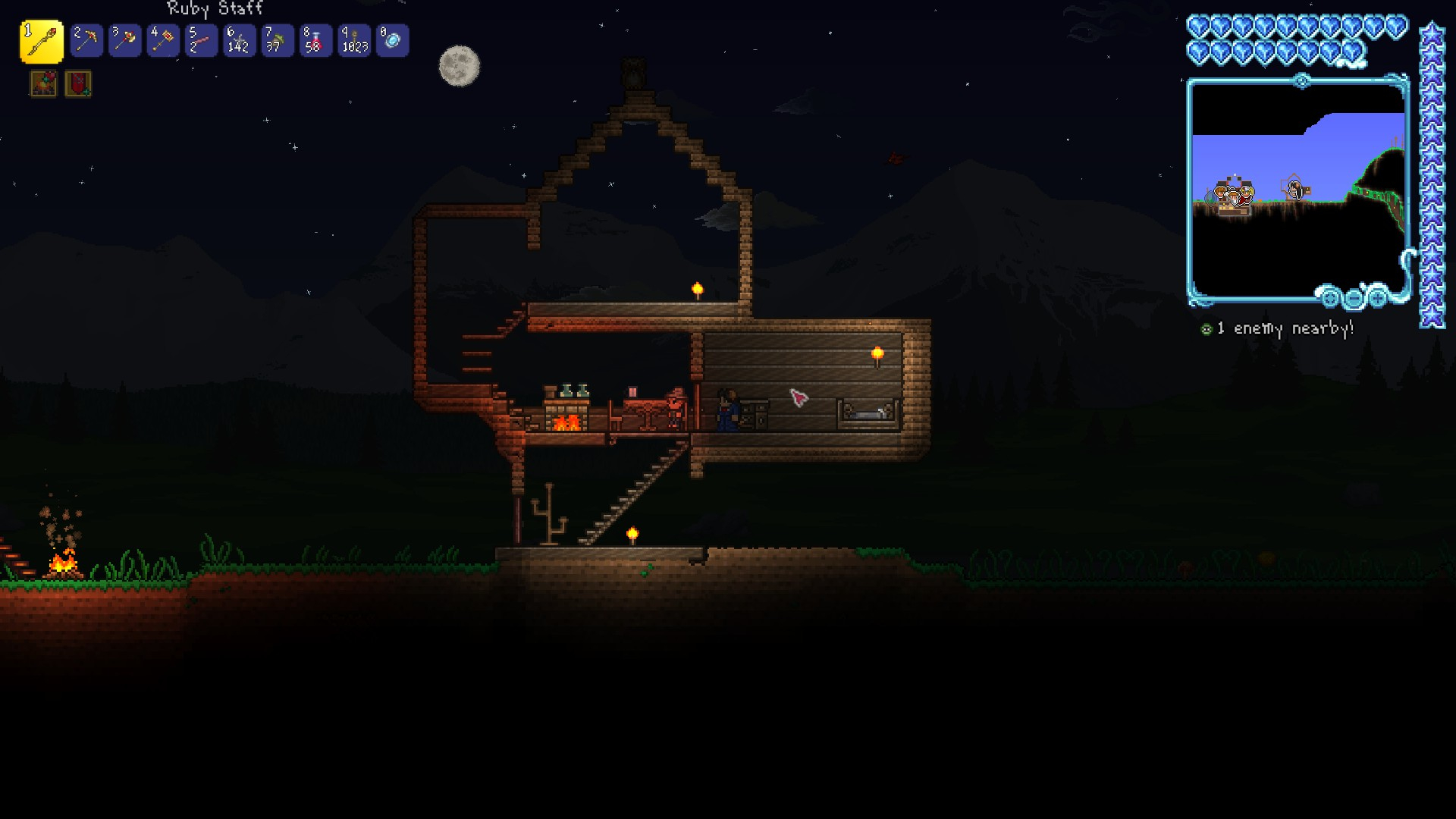The height and width of the screenshot is (819, 1456).
Task: Reset the minimap zoom
Action: pyautogui.click(x=1330, y=298)
